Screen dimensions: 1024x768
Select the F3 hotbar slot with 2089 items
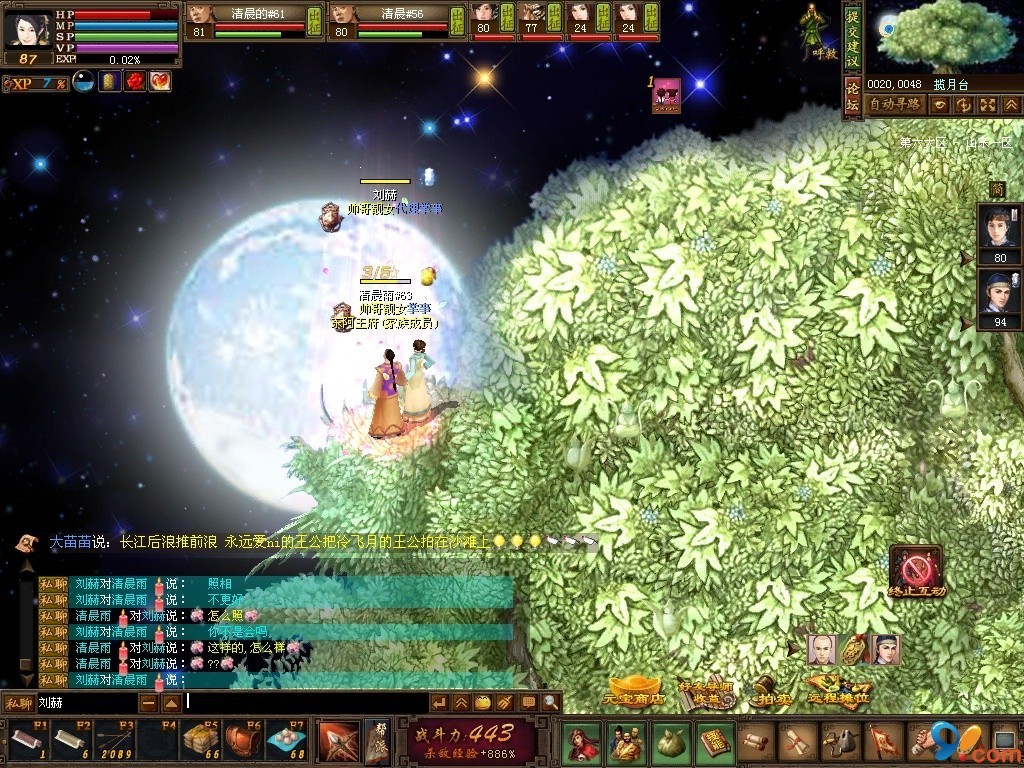pyautogui.click(x=115, y=741)
